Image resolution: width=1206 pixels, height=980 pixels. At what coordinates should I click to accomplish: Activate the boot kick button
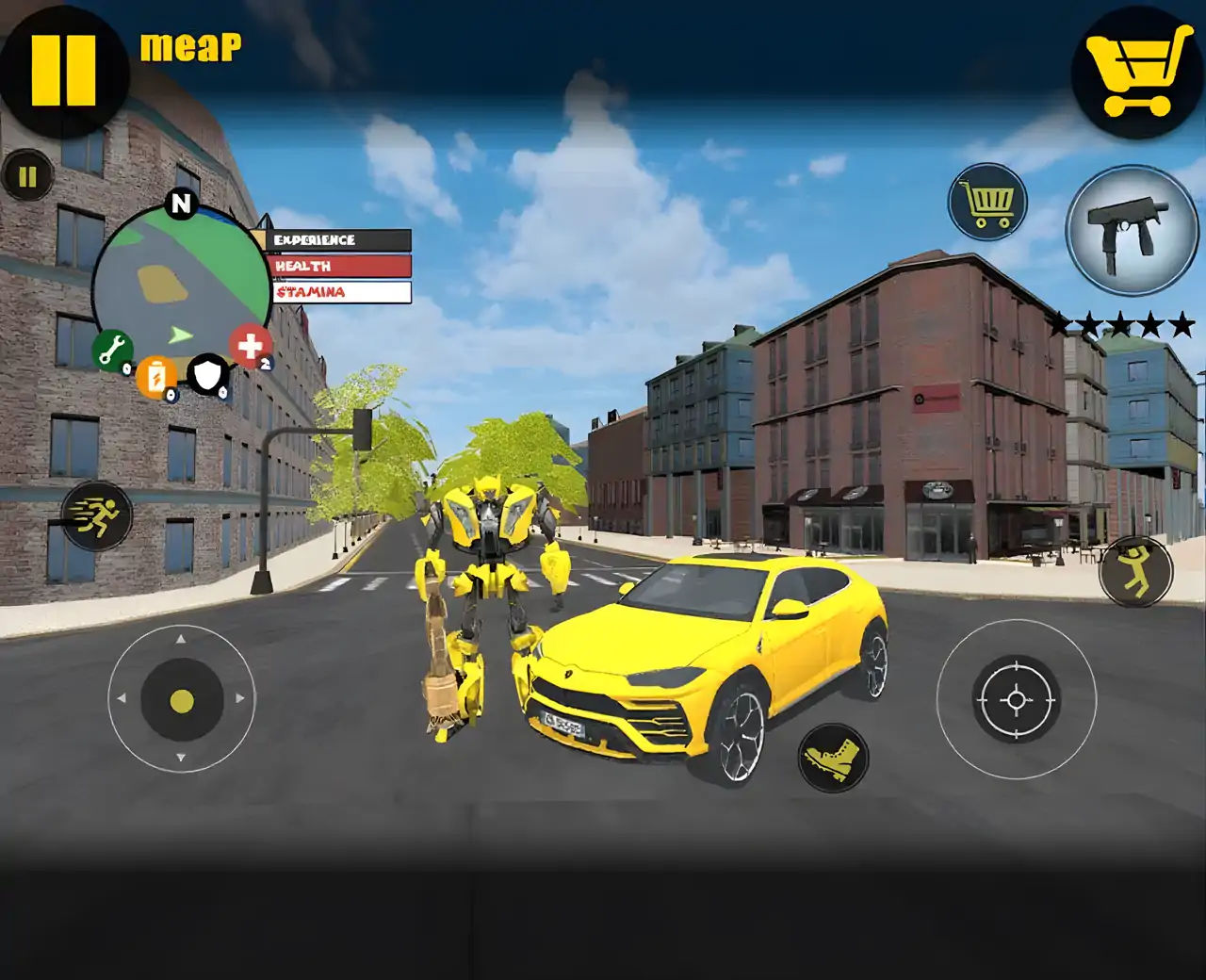(833, 758)
